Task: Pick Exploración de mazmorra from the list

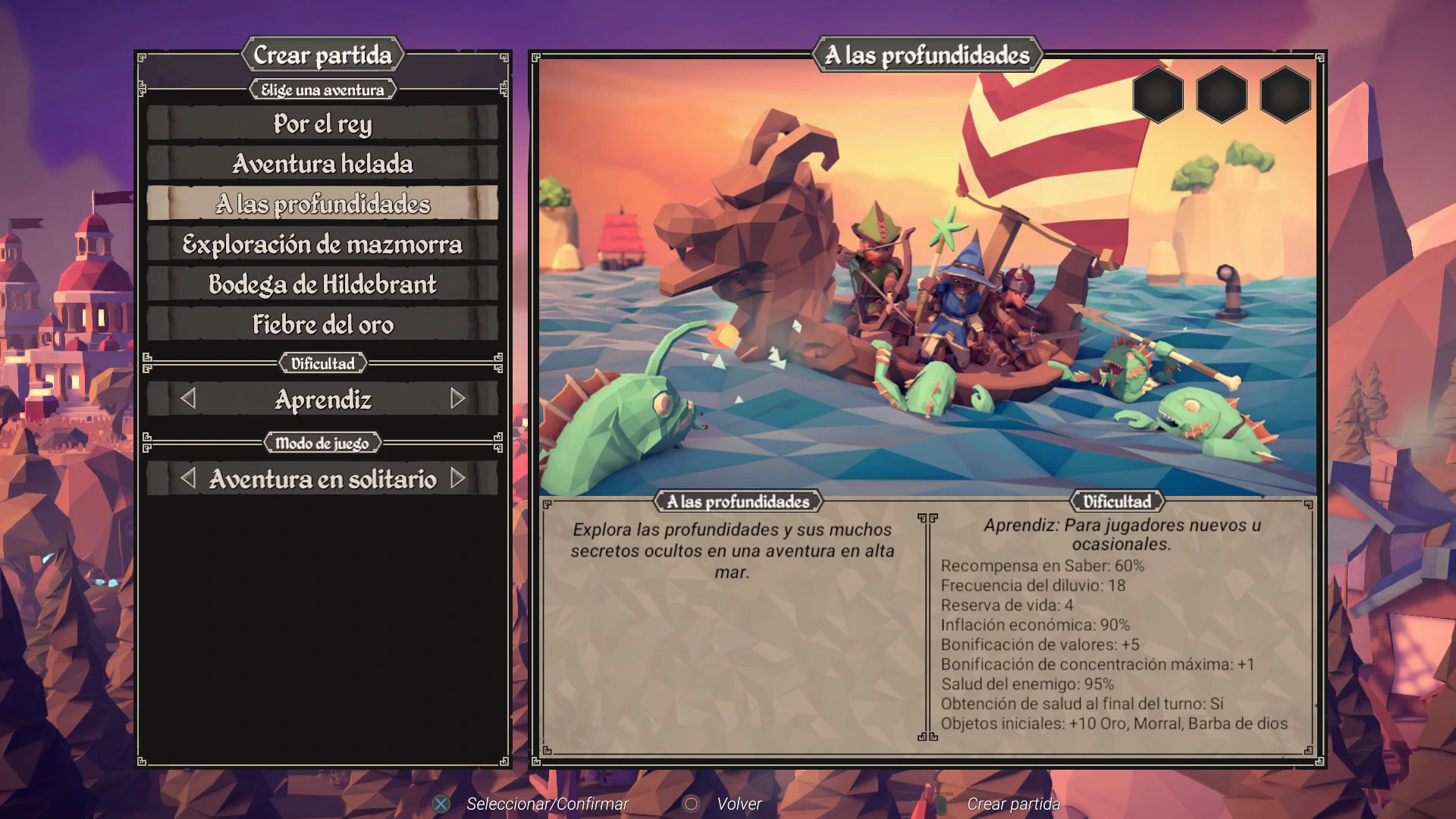Action: click(322, 244)
